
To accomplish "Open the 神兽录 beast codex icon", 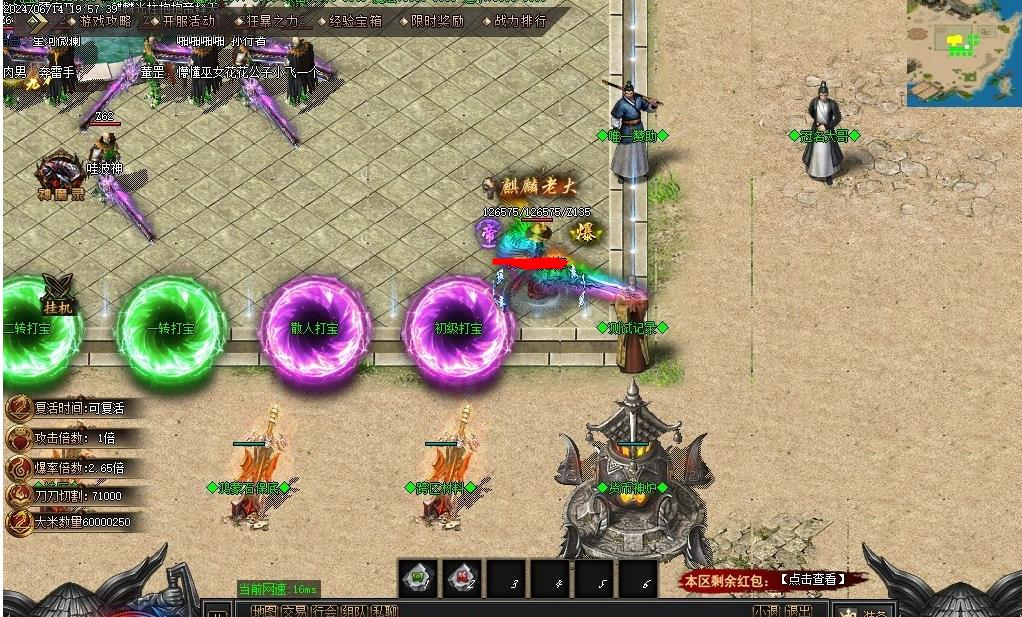I will (60, 175).
